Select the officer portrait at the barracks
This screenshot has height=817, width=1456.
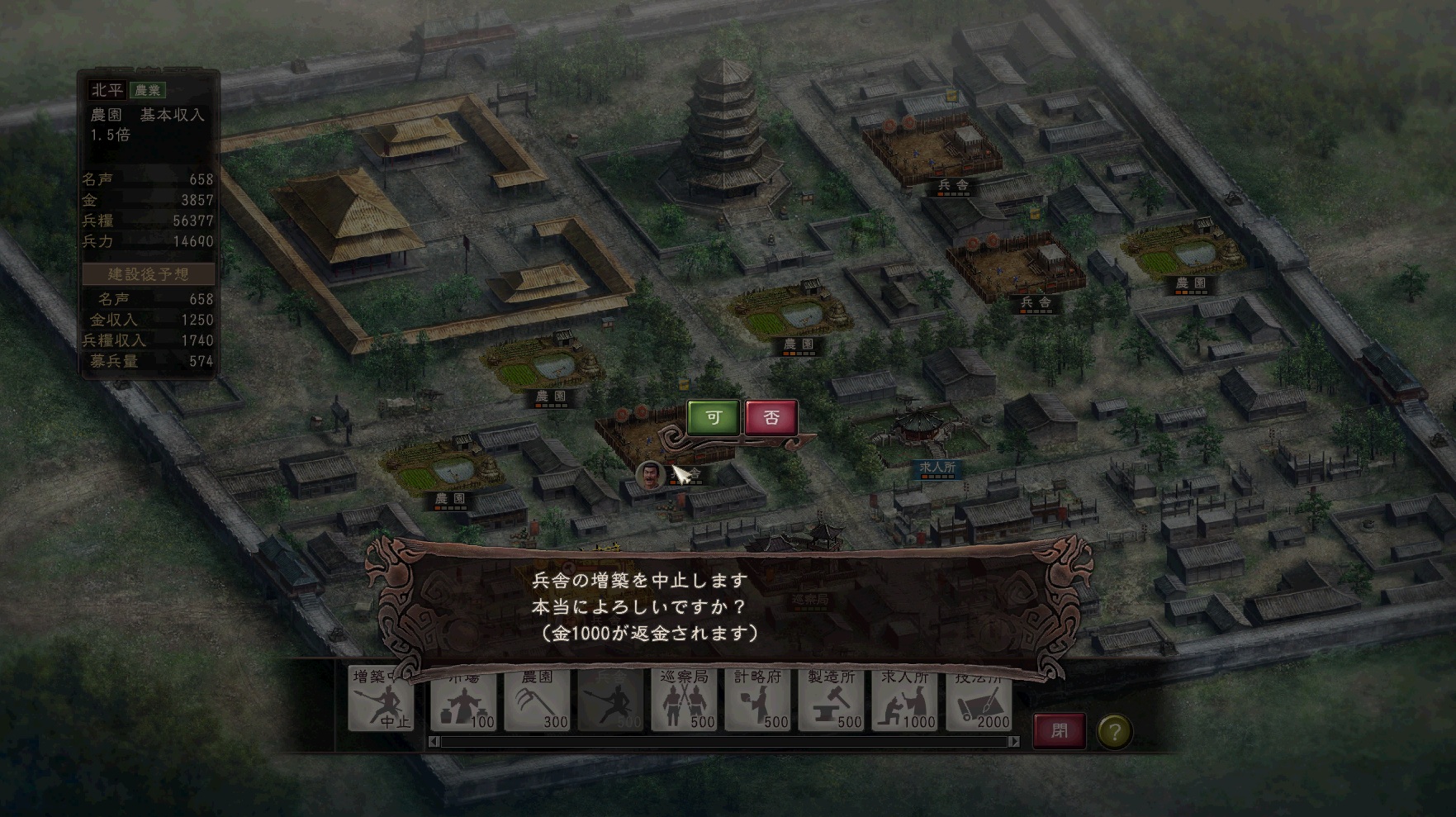(x=651, y=475)
